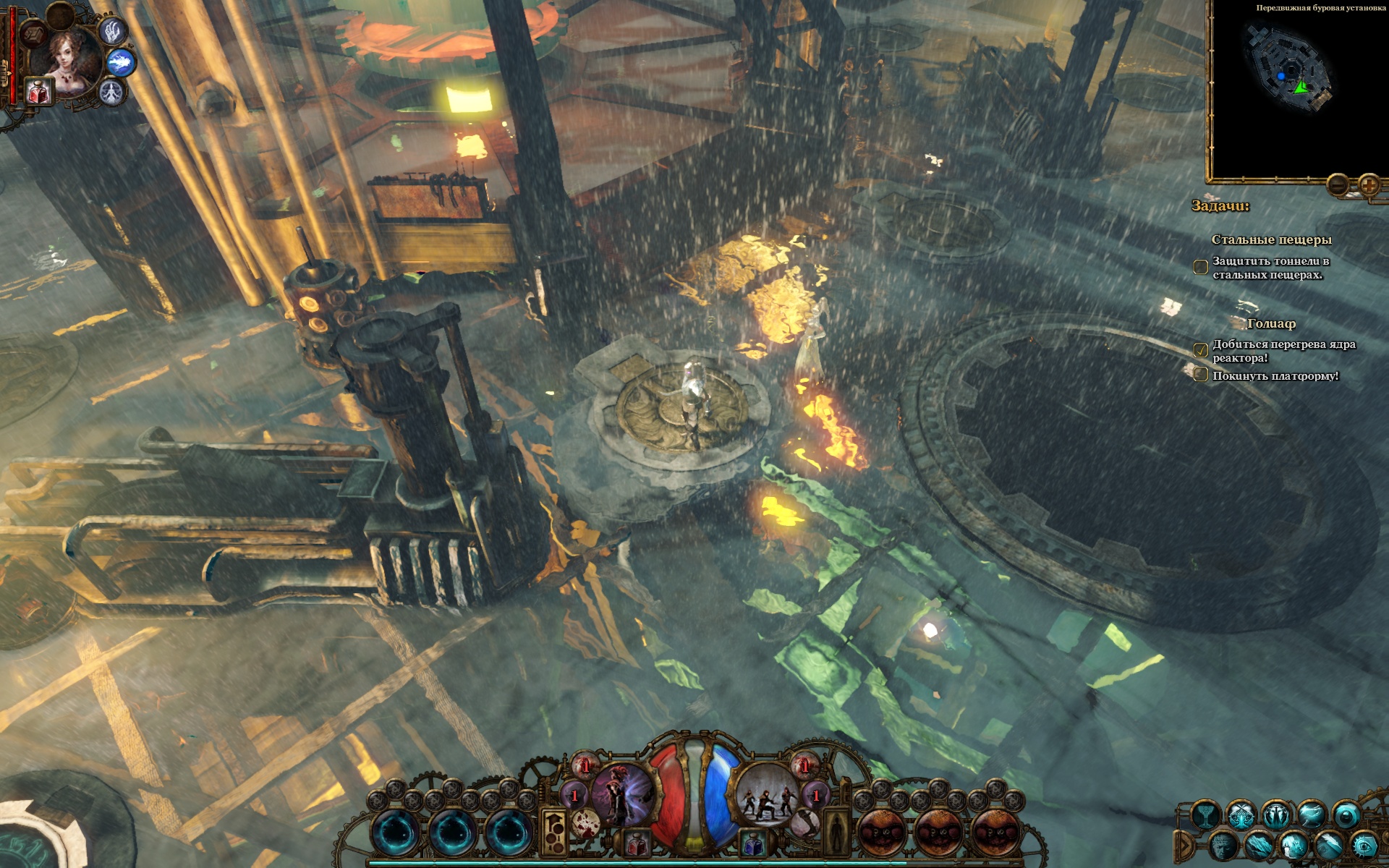The width and height of the screenshot is (1389, 868).
Task: Open the gear-and-eye menu icon
Action: 1364,846
